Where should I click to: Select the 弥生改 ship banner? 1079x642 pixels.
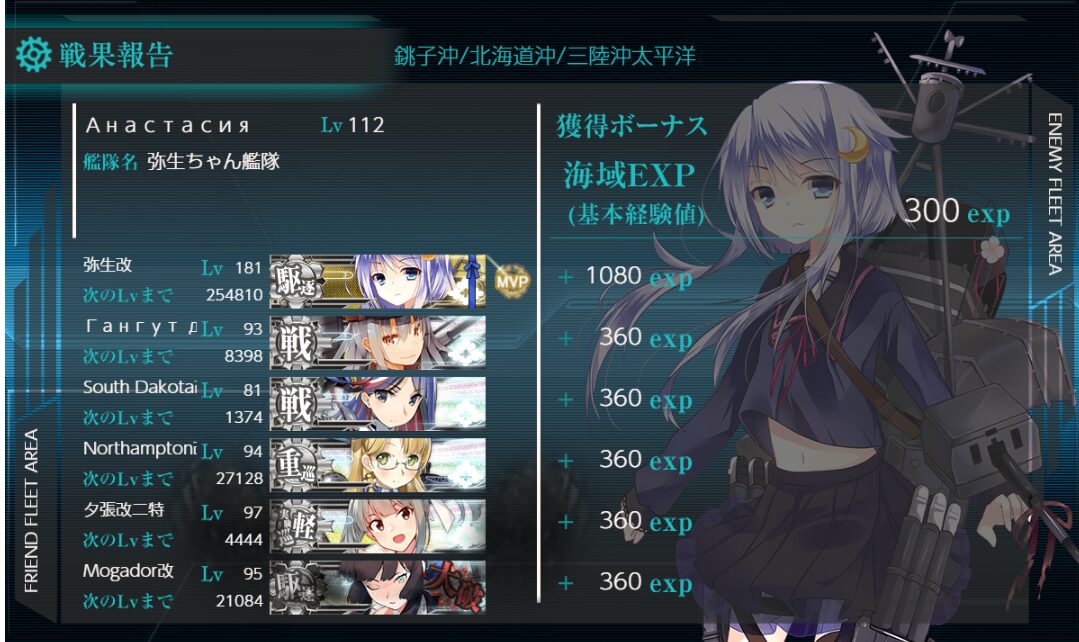click(378, 280)
